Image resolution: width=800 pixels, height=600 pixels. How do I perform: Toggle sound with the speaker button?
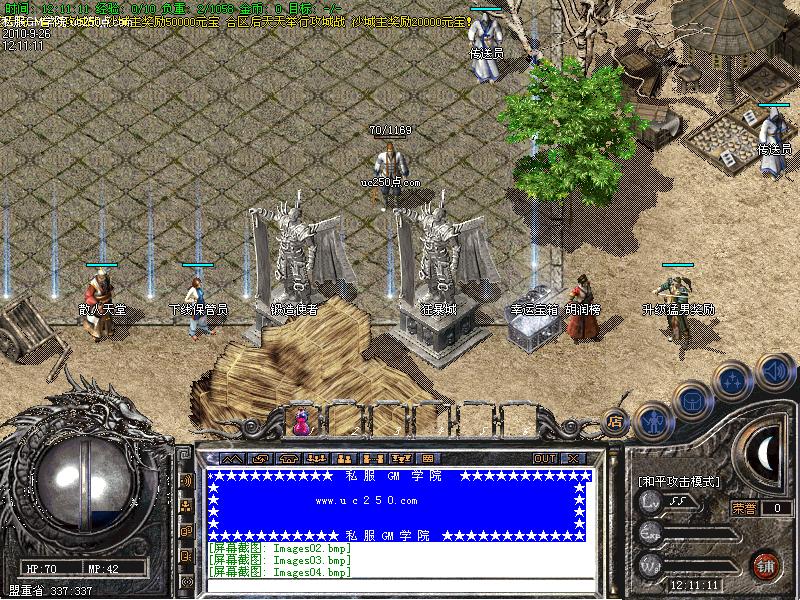tap(774, 371)
